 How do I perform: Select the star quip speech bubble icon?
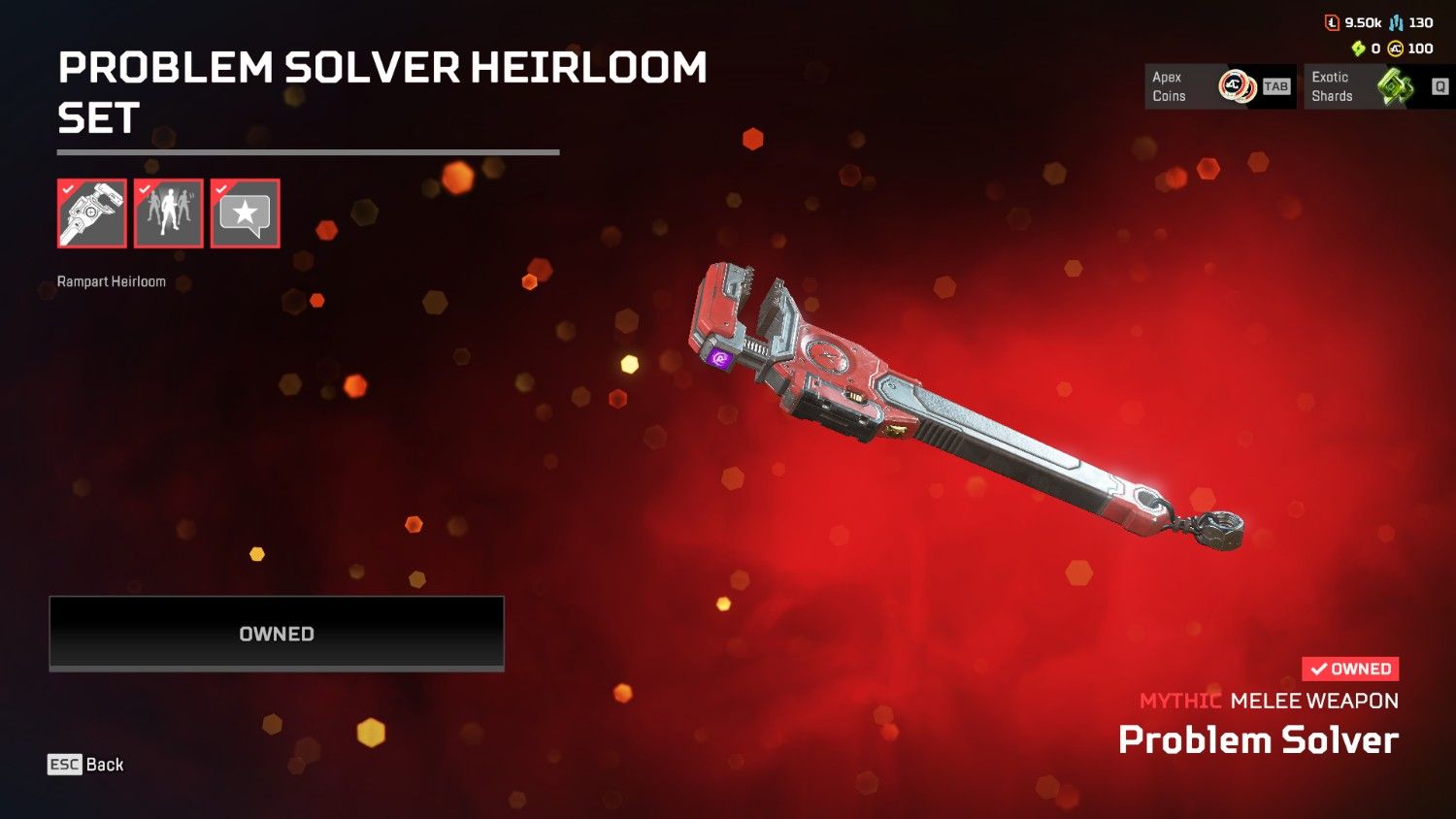pos(245,213)
